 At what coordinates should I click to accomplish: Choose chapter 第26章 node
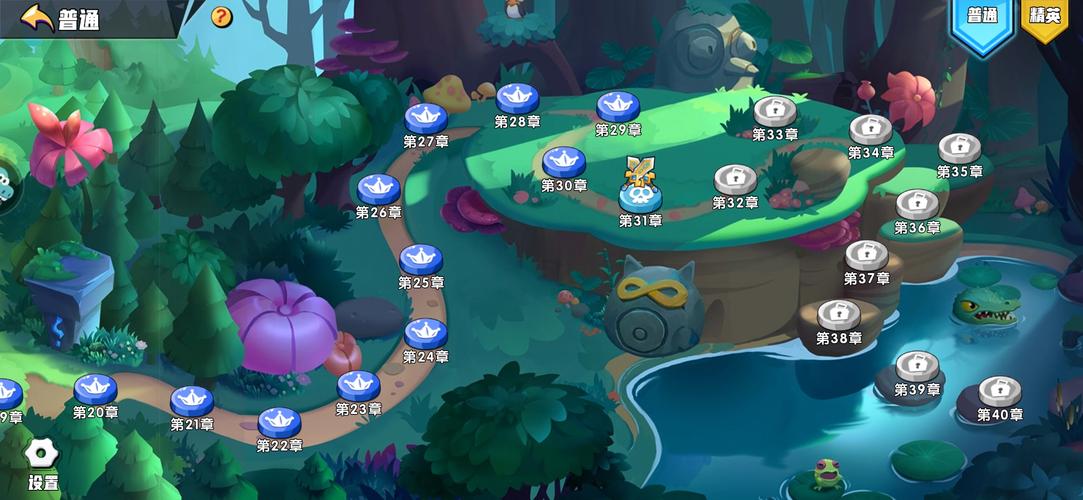coord(379,187)
